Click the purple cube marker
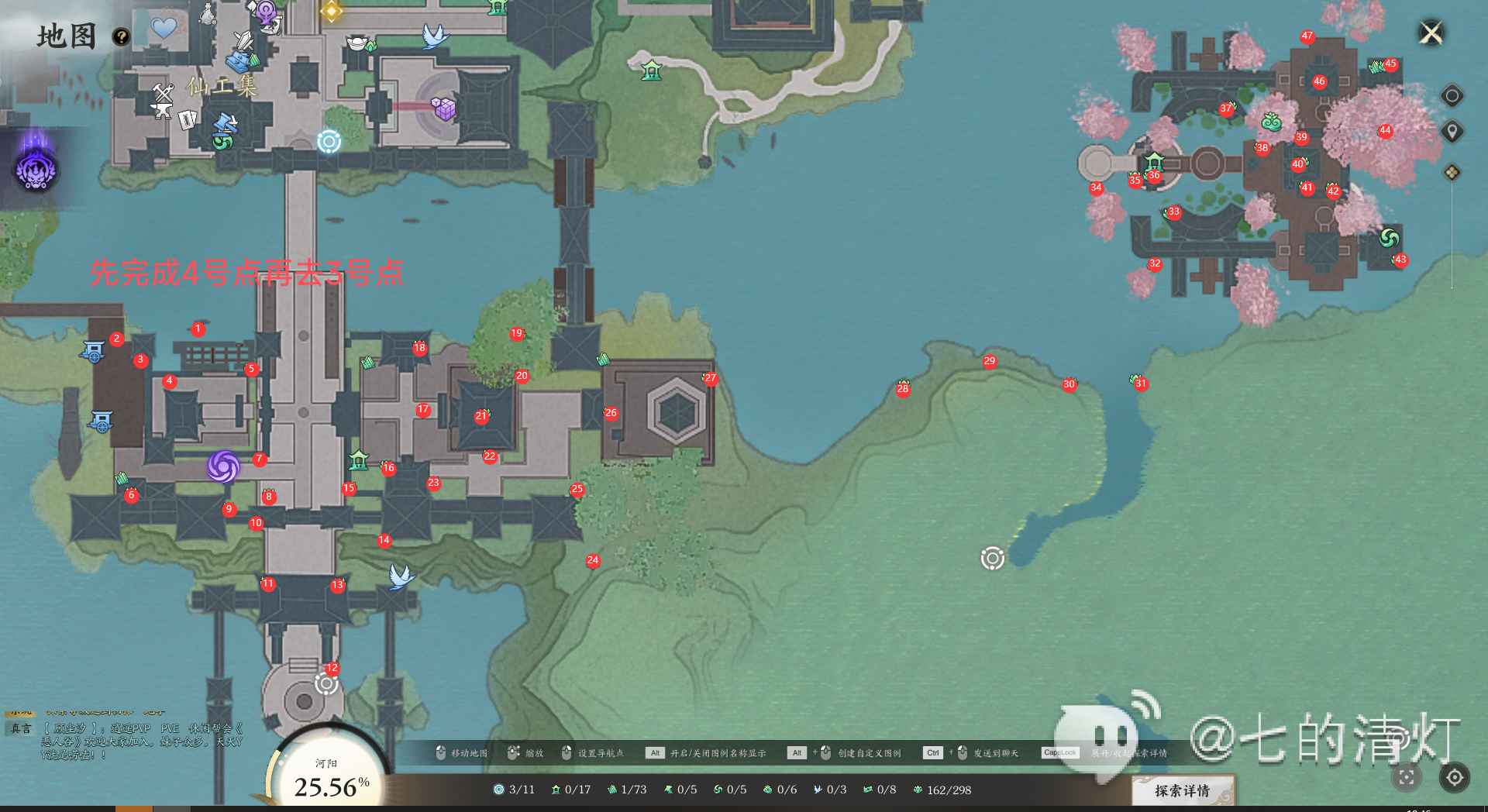 444,108
